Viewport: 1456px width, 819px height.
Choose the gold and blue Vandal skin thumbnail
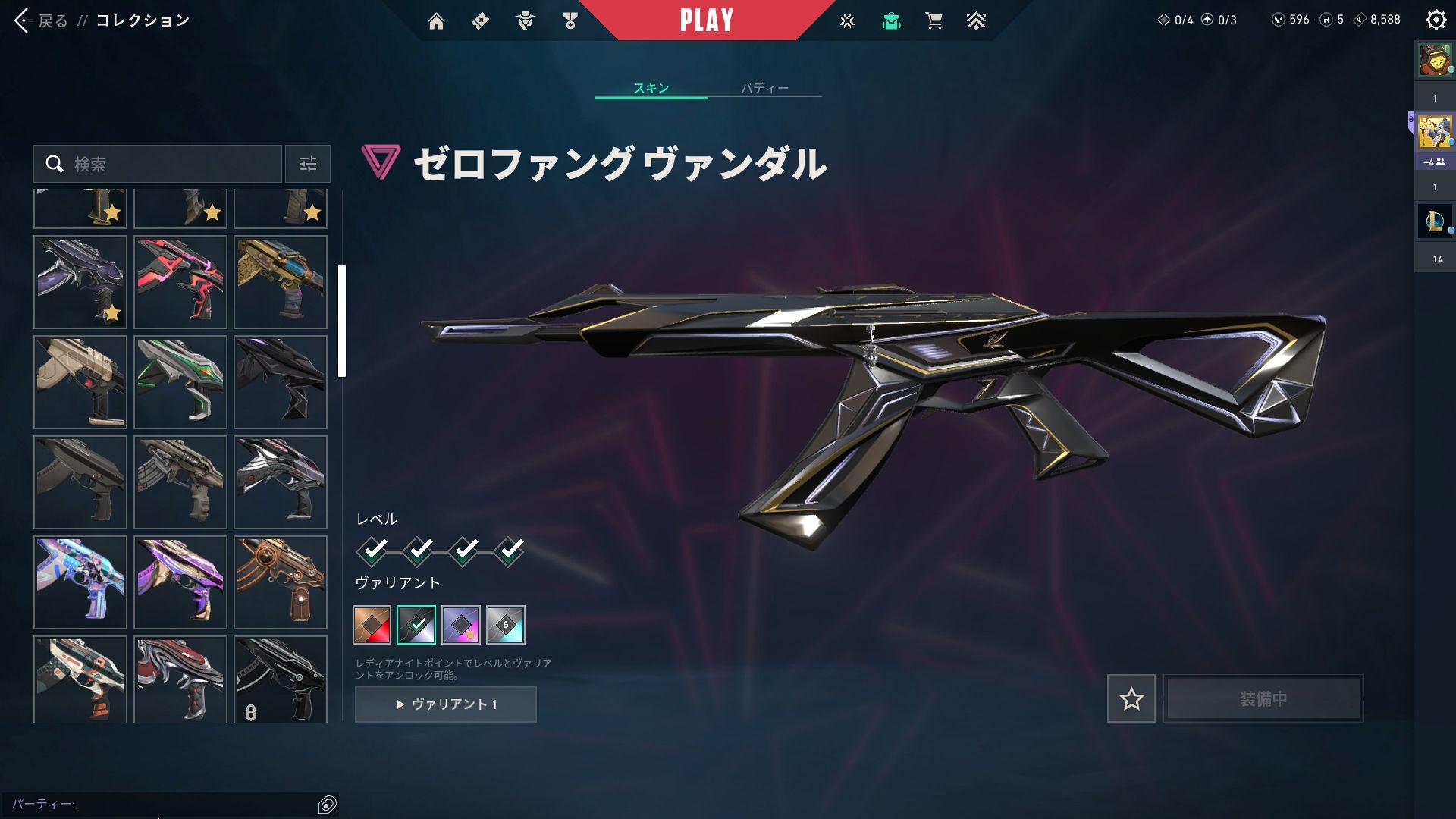[281, 282]
